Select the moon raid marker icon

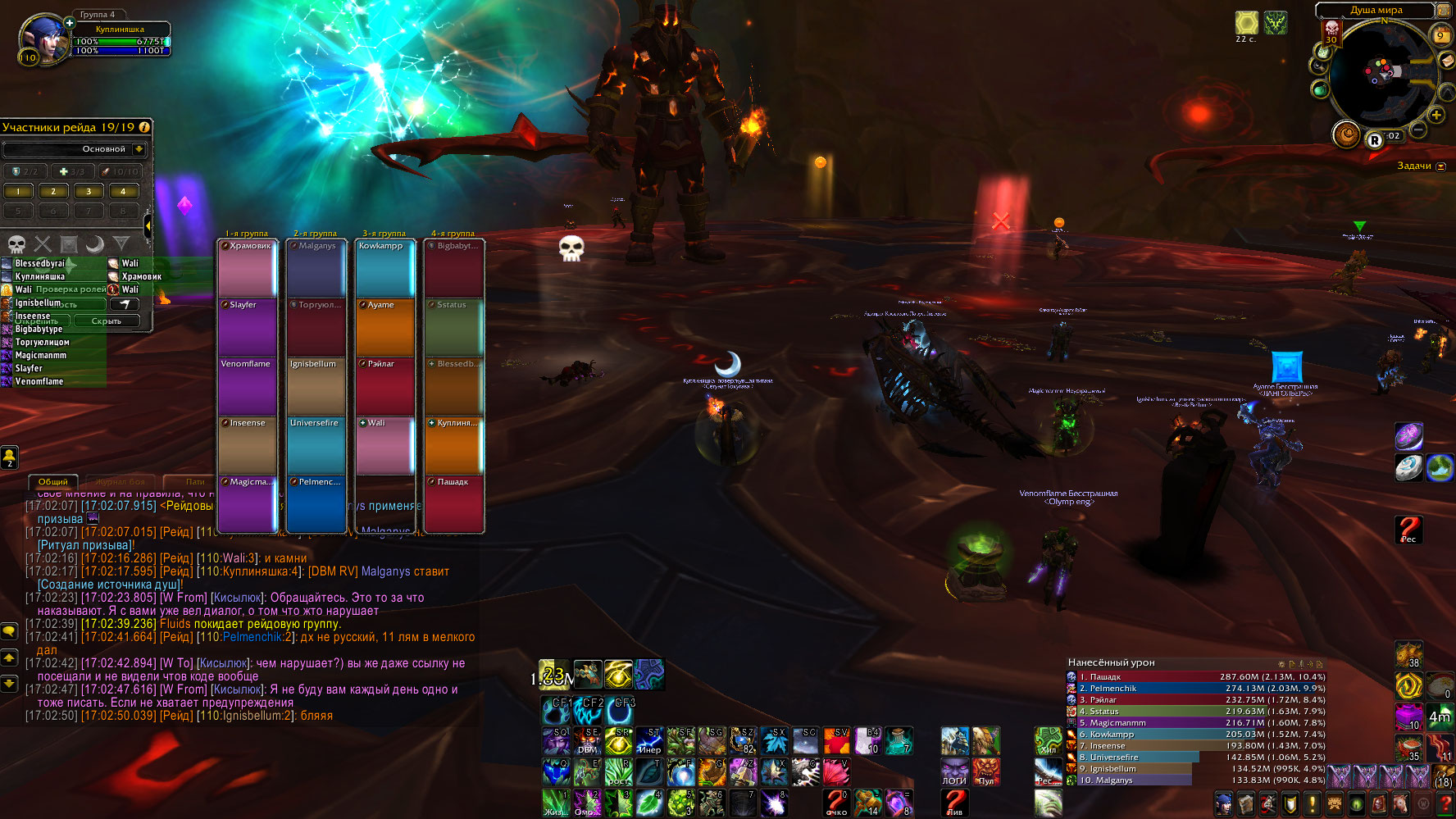click(95, 243)
